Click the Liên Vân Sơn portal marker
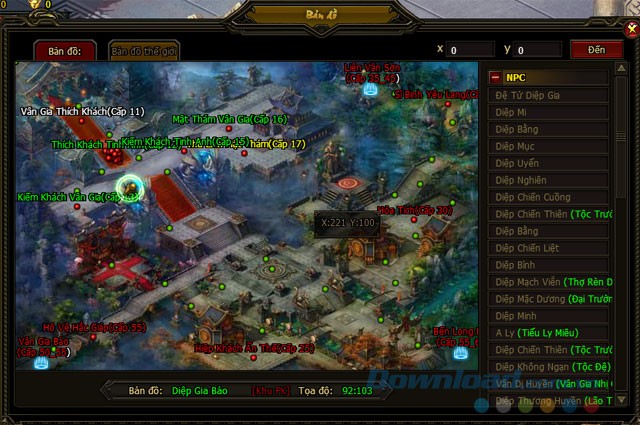This screenshot has height=425, width=640. [371, 88]
